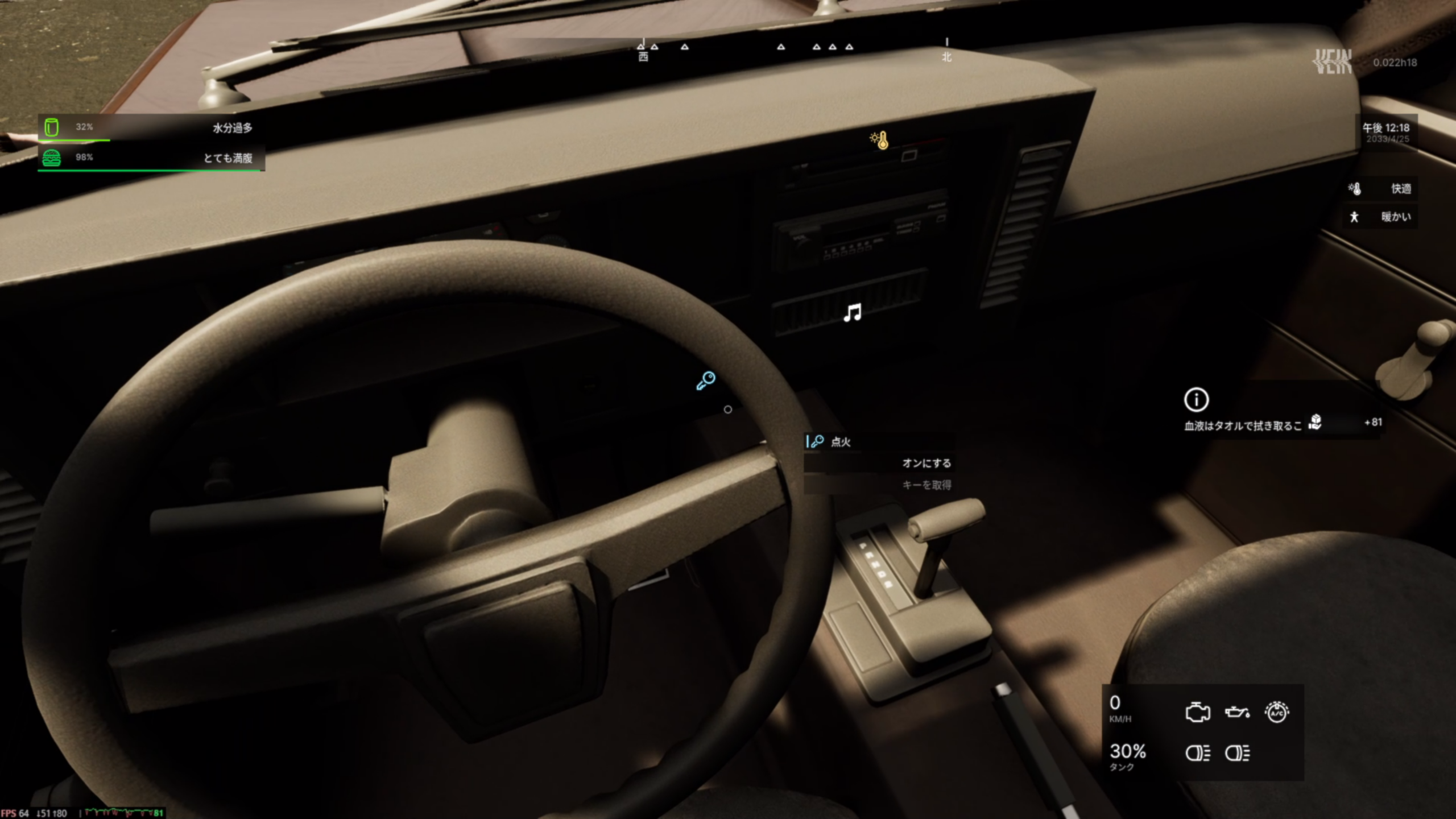Activate the music note radio icon
This screenshot has height=819, width=1456.
click(x=852, y=313)
